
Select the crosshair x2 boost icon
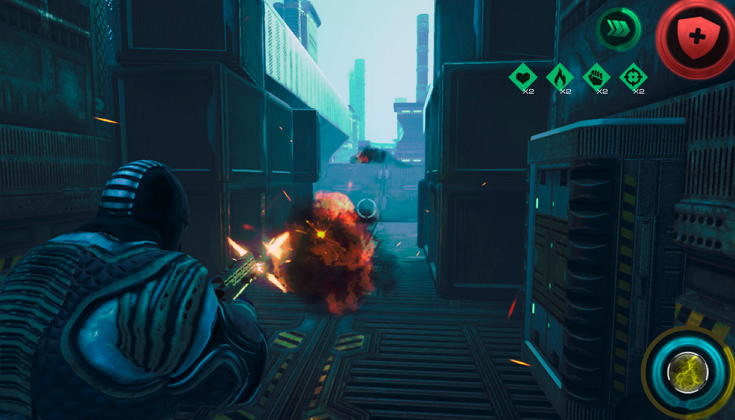(633, 75)
